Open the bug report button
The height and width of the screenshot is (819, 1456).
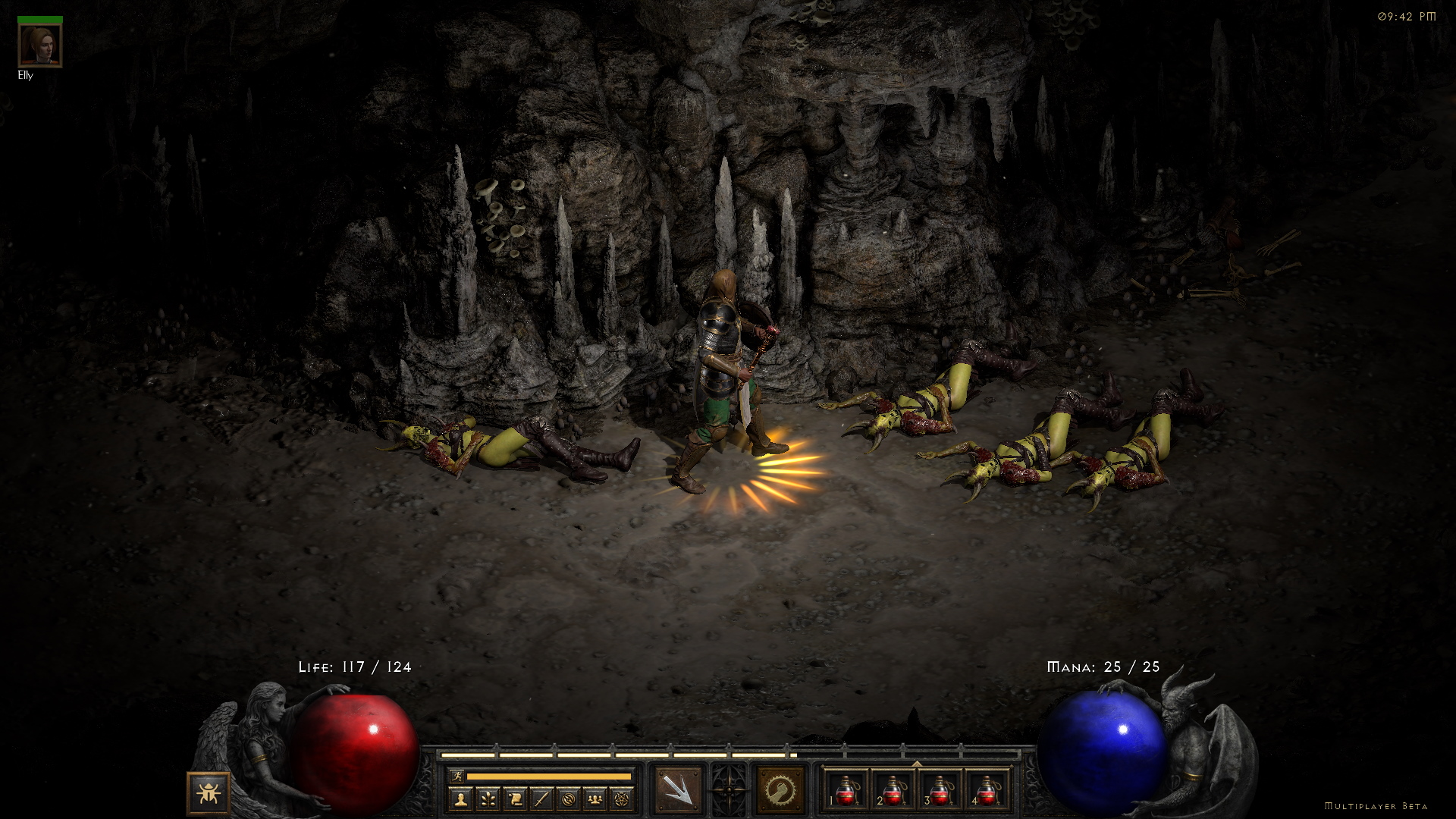208,793
